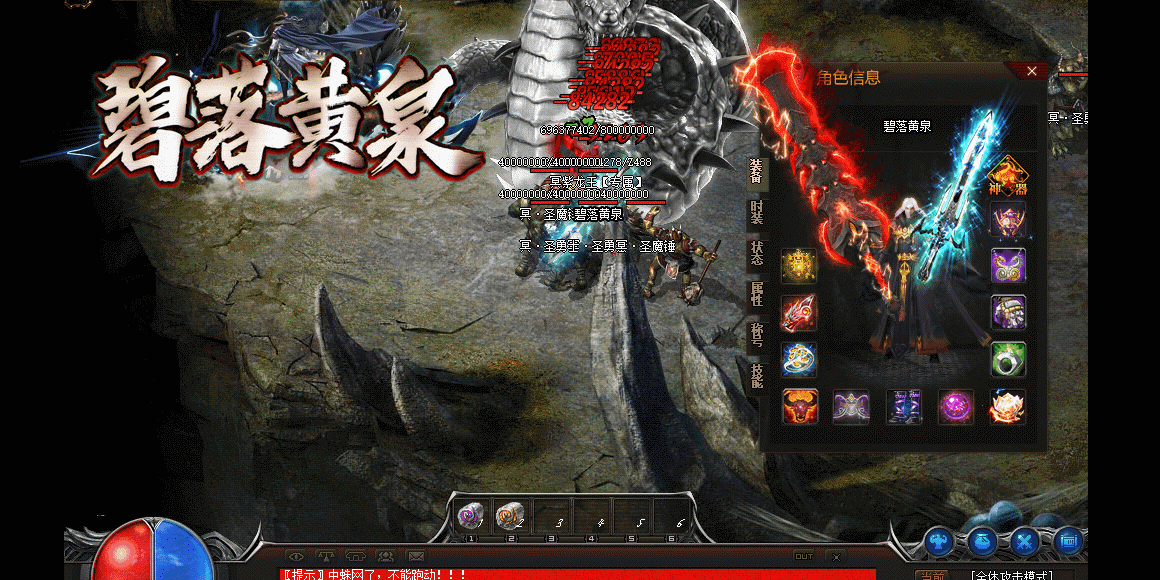Select the blue swirl ring equipment slot
Image resolution: width=1160 pixels, height=580 pixels.
click(799, 360)
